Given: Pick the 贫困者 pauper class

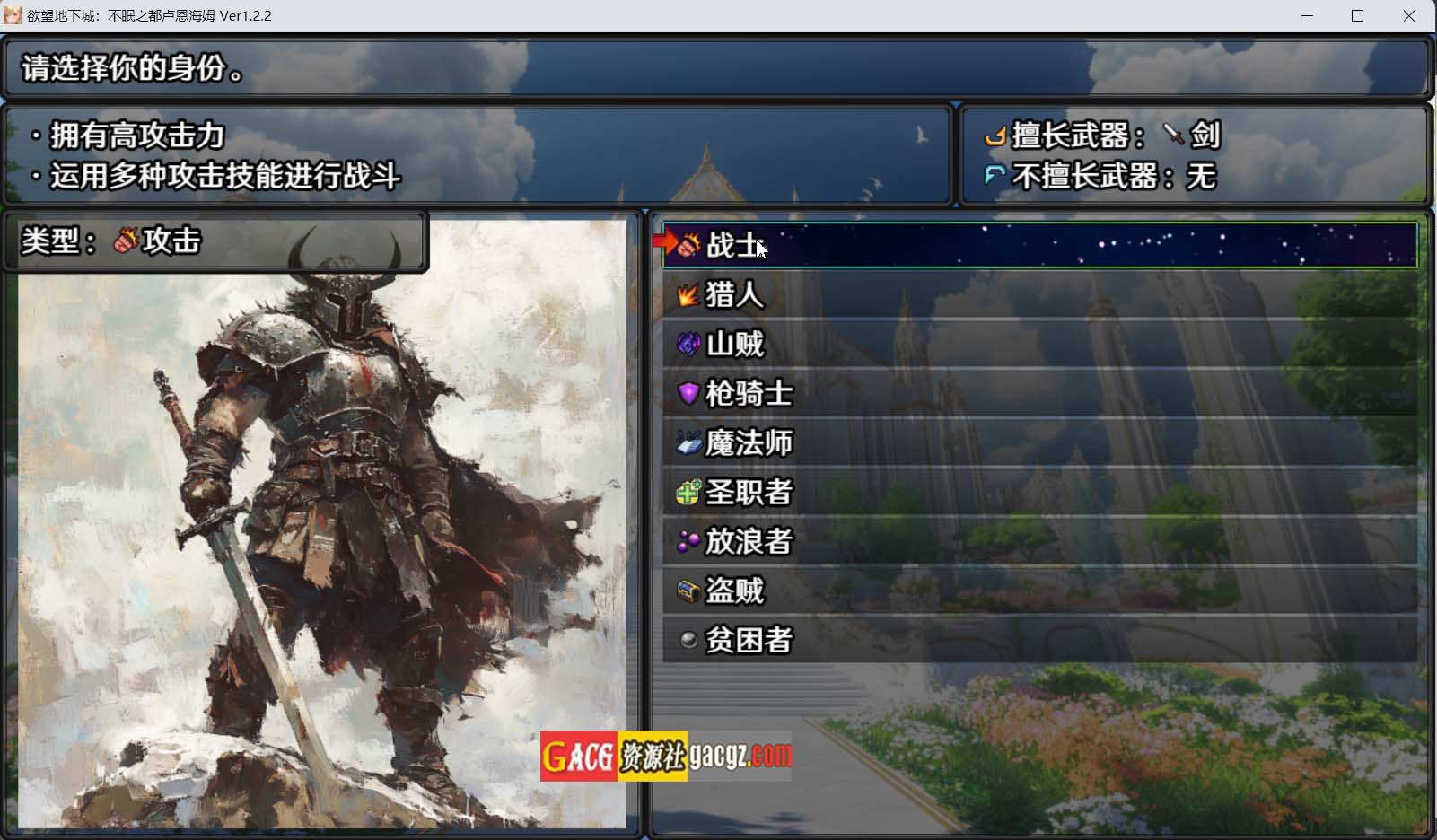Looking at the screenshot, I should pos(1039,640).
